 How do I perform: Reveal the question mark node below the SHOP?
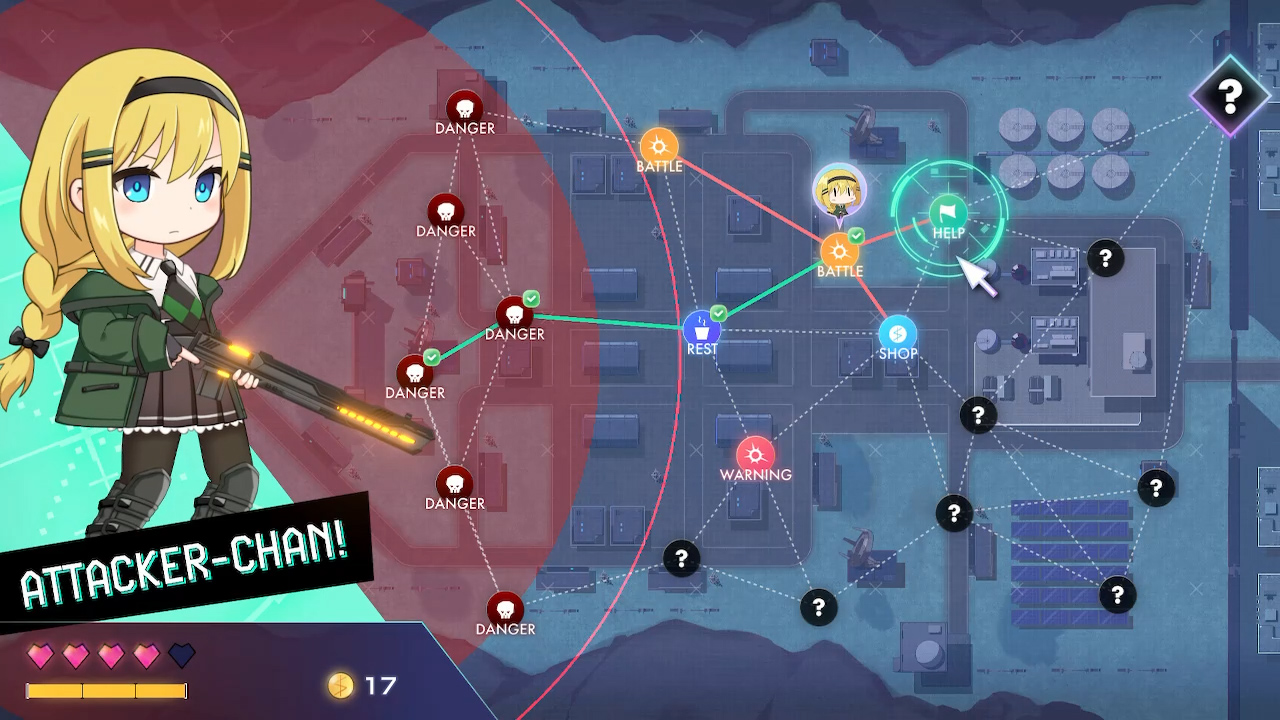pos(977,412)
